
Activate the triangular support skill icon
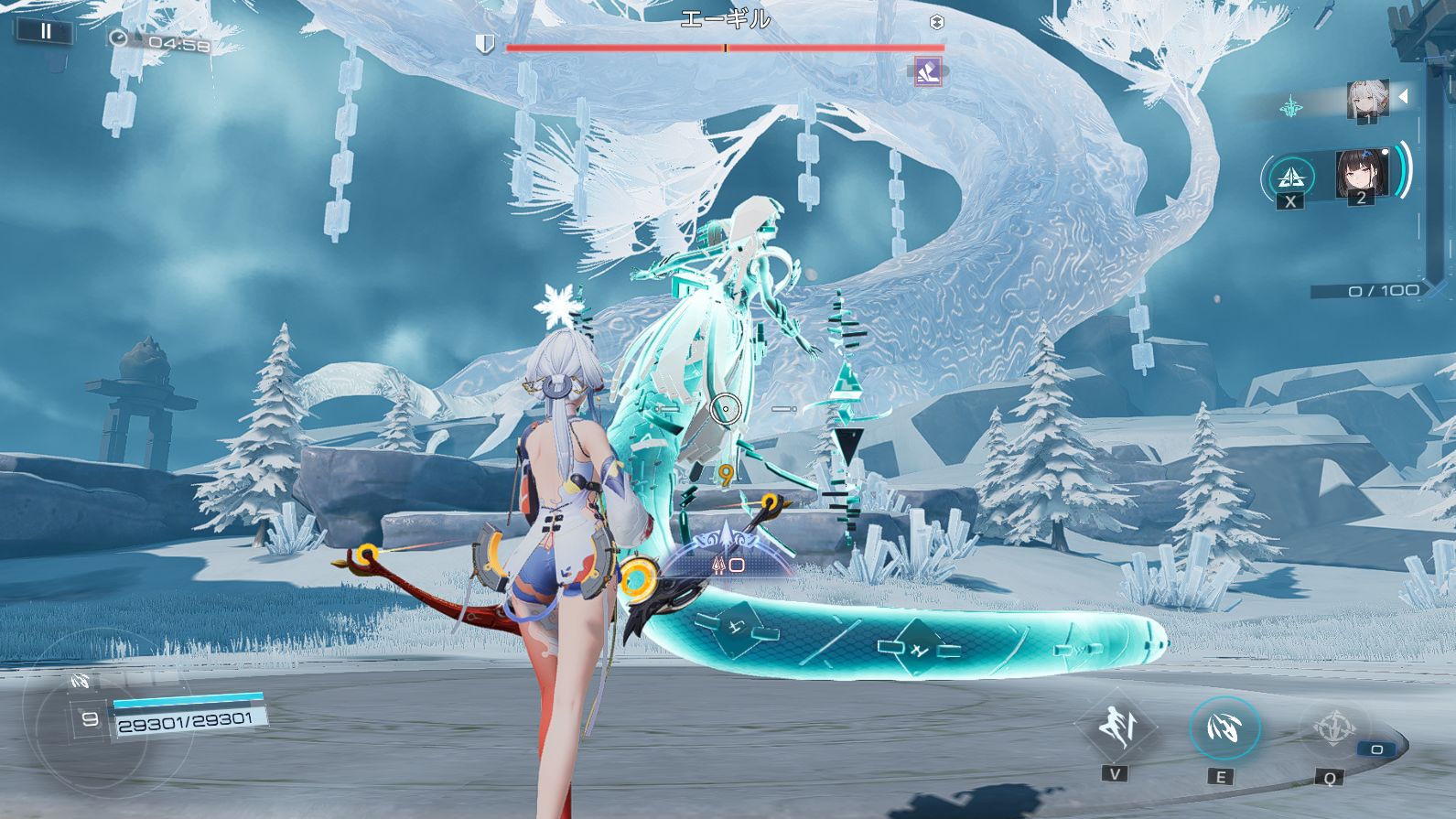click(x=1290, y=176)
